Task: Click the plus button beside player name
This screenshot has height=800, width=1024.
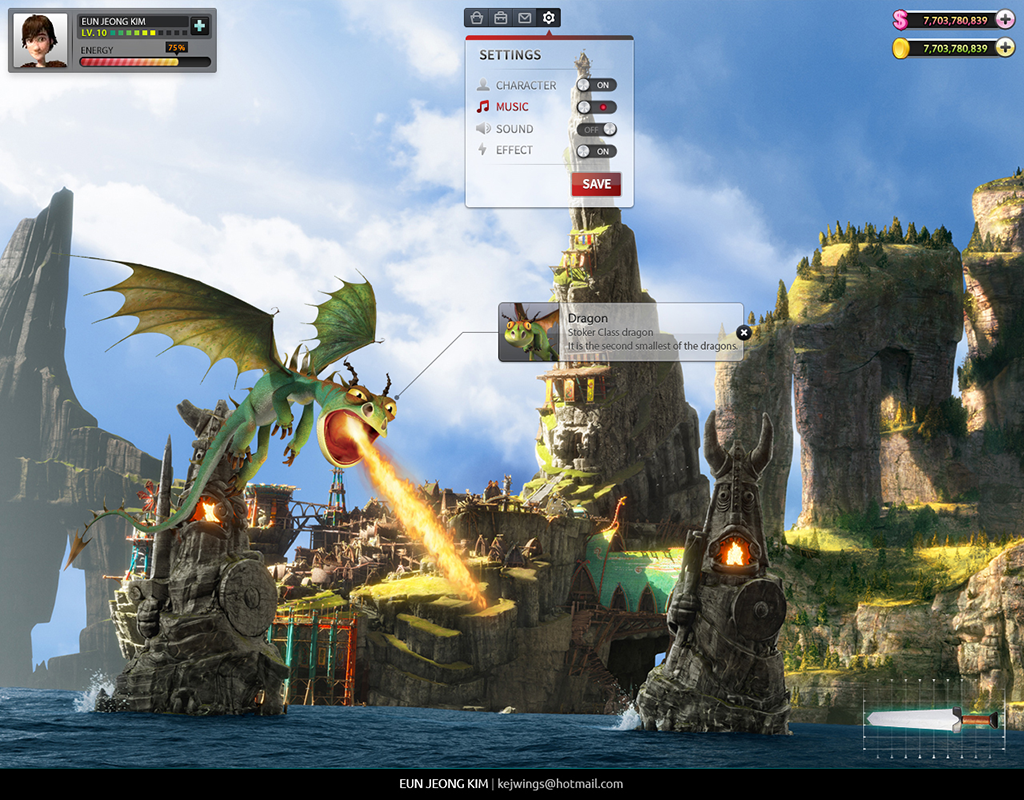Action: point(200,26)
